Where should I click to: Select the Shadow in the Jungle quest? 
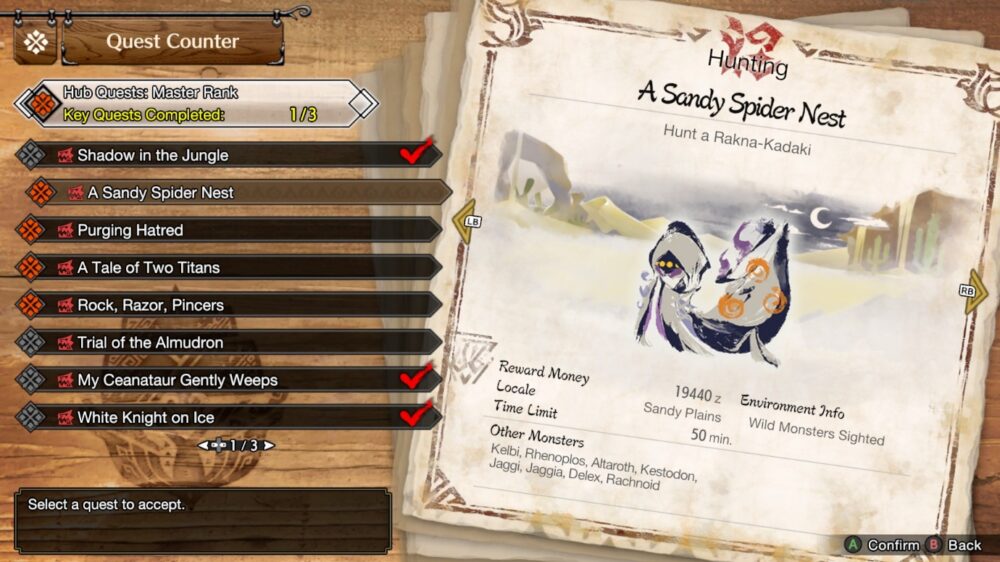[228, 155]
